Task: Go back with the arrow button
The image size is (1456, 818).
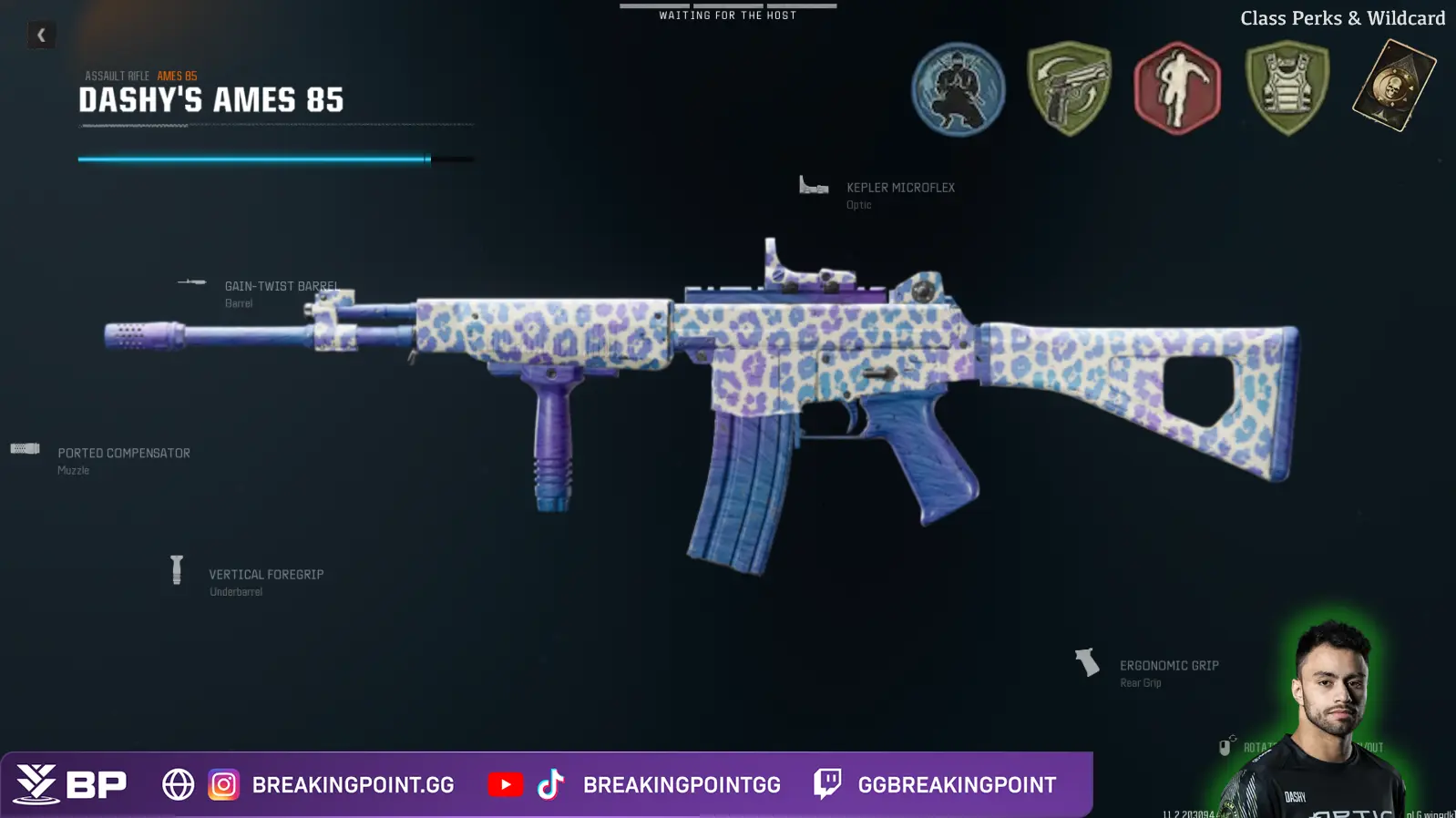Action: tap(41, 36)
